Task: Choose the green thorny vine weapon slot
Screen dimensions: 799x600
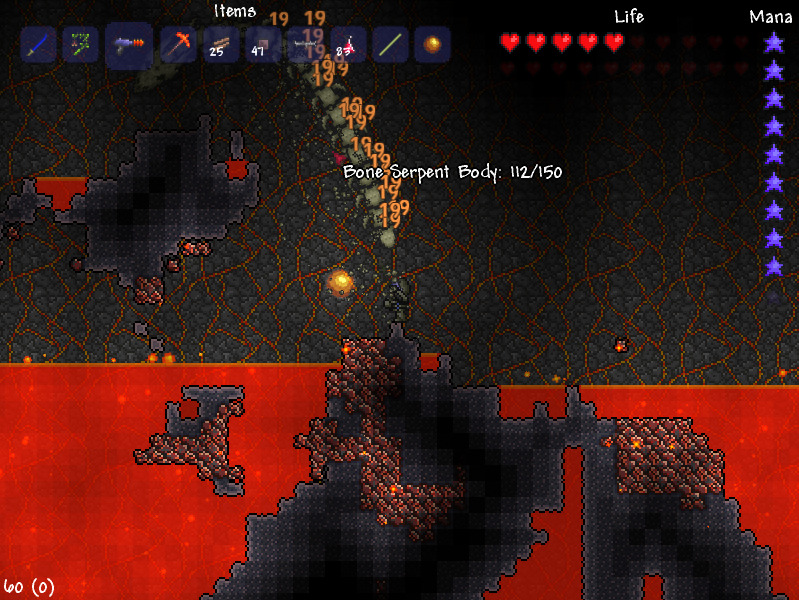Action: tap(81, 45)
